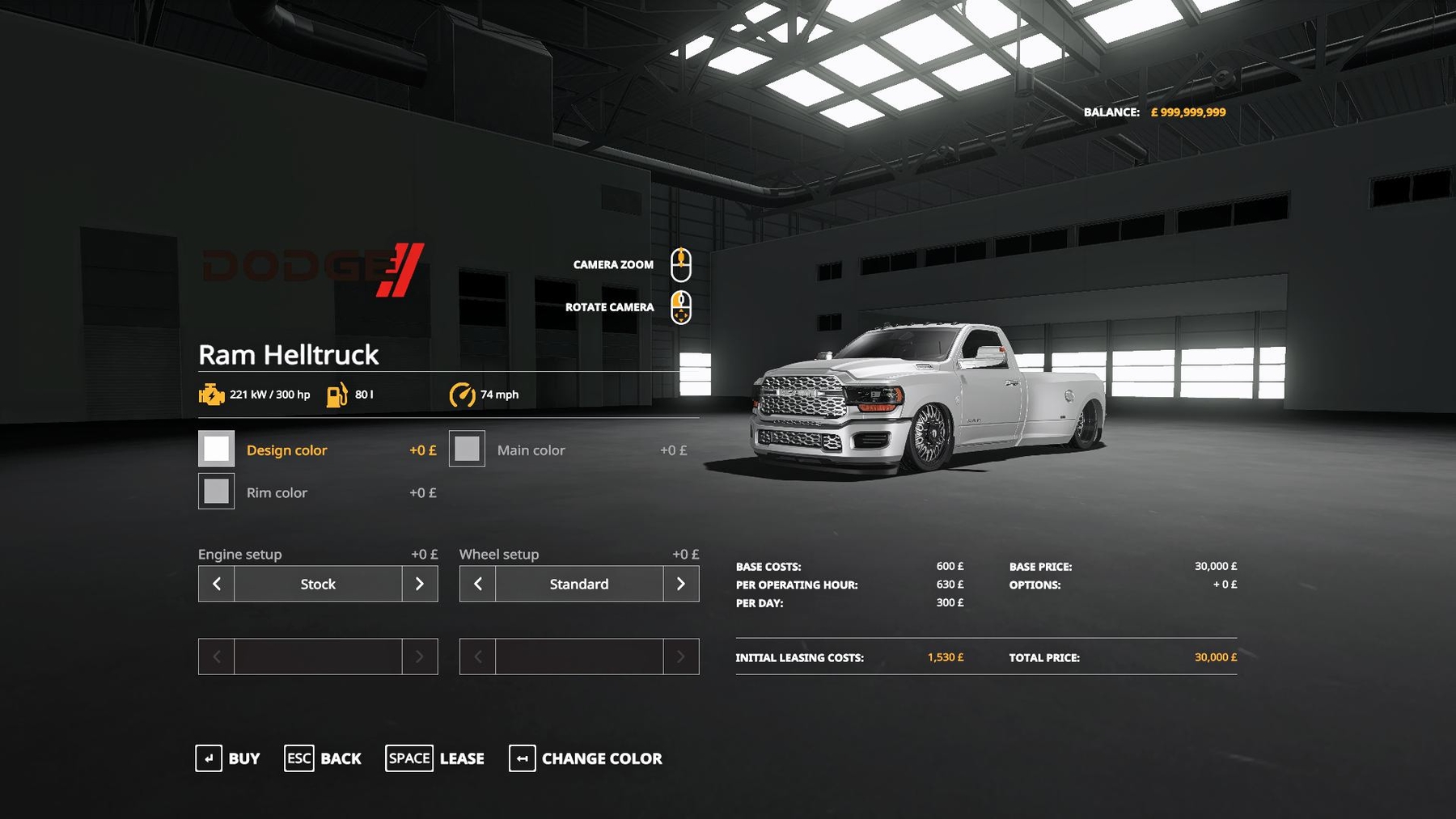Activate the Change Color option
1456x819 pixels.
click(586, 758)
